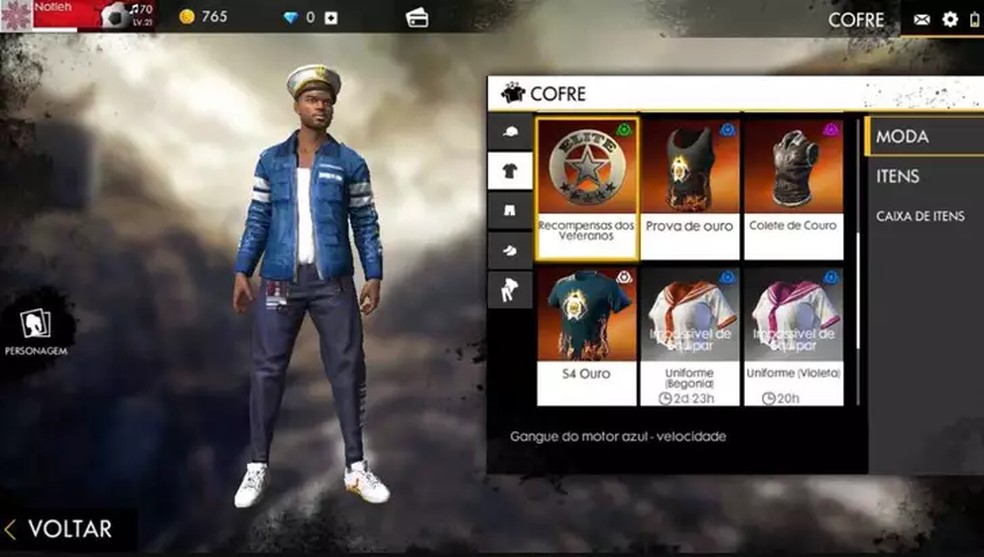This screenshot has width=984, height=557.
Task: Choose the Colete de Couro vest
Action: [x=794, y=189]
